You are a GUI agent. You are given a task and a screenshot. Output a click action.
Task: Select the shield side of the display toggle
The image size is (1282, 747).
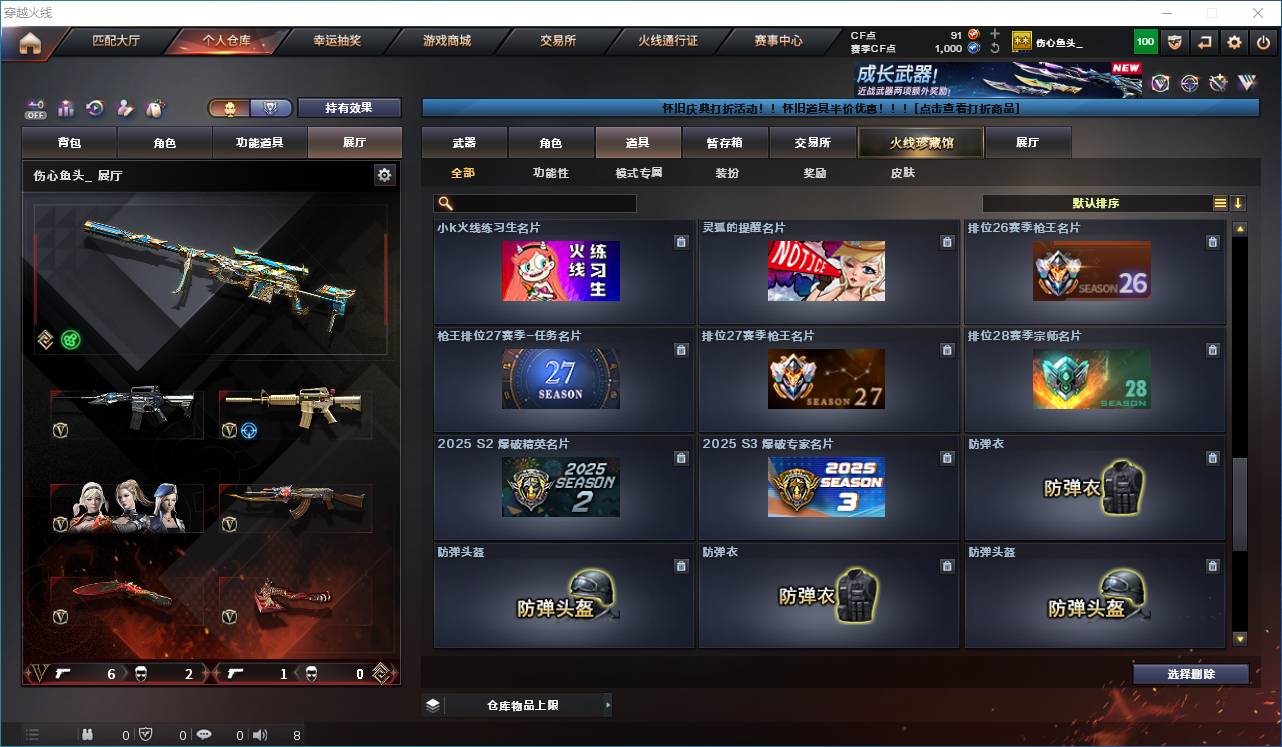click(272, 107)
